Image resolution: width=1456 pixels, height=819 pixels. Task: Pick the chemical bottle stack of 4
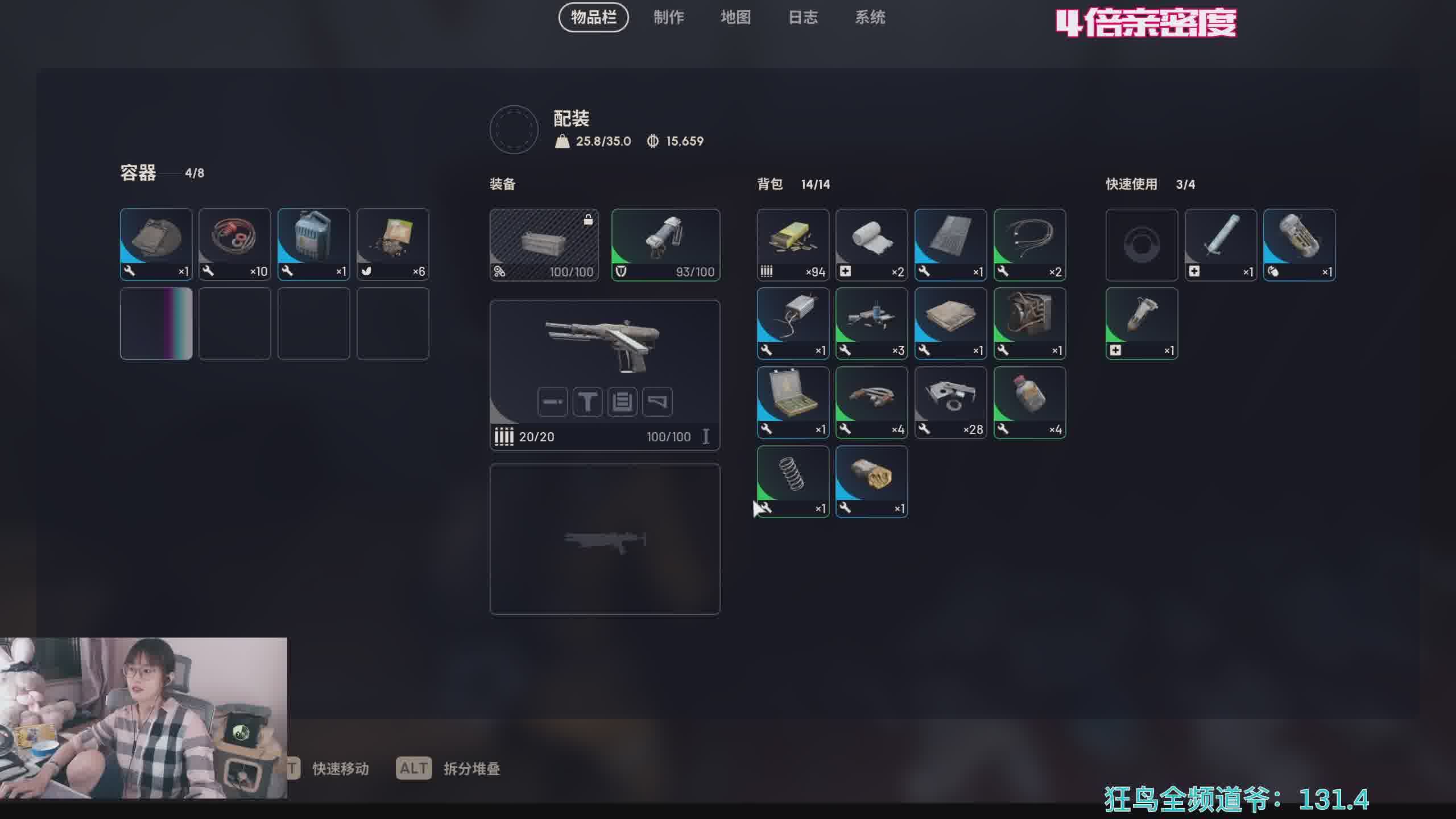(1029, 402)
